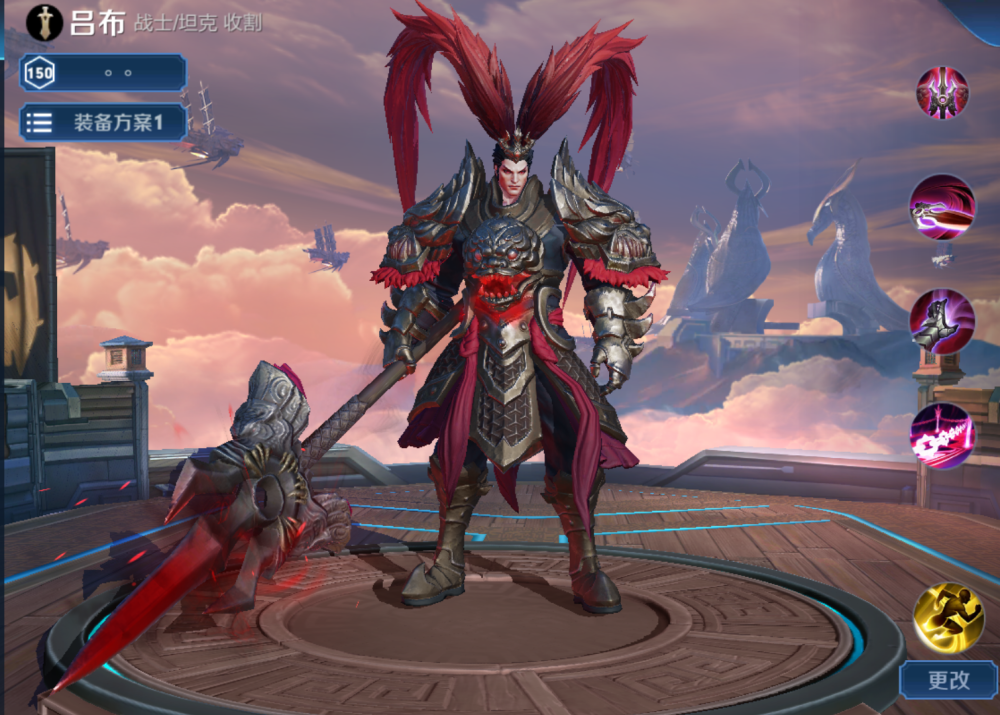Show the sword slash skill icon

942,207
